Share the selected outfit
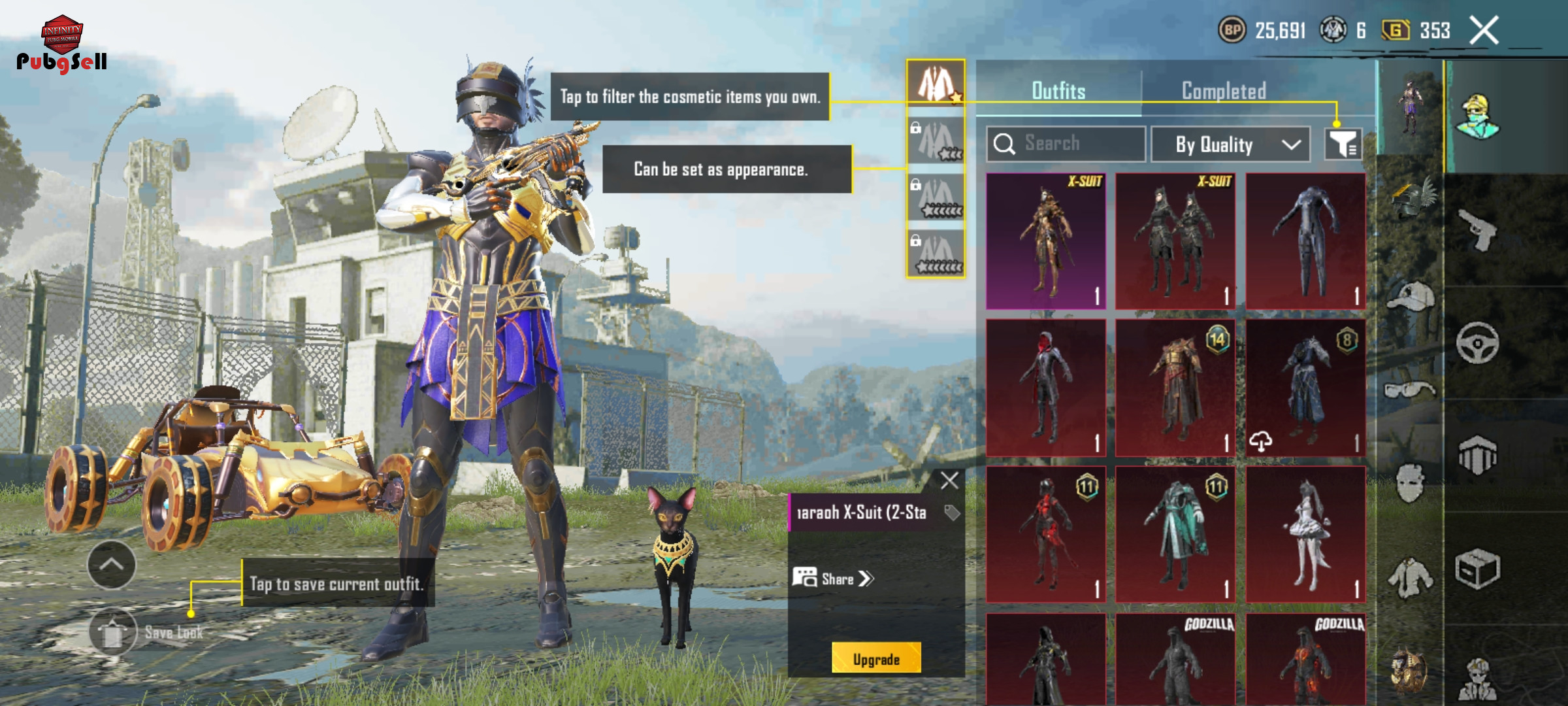 [834, 579]
